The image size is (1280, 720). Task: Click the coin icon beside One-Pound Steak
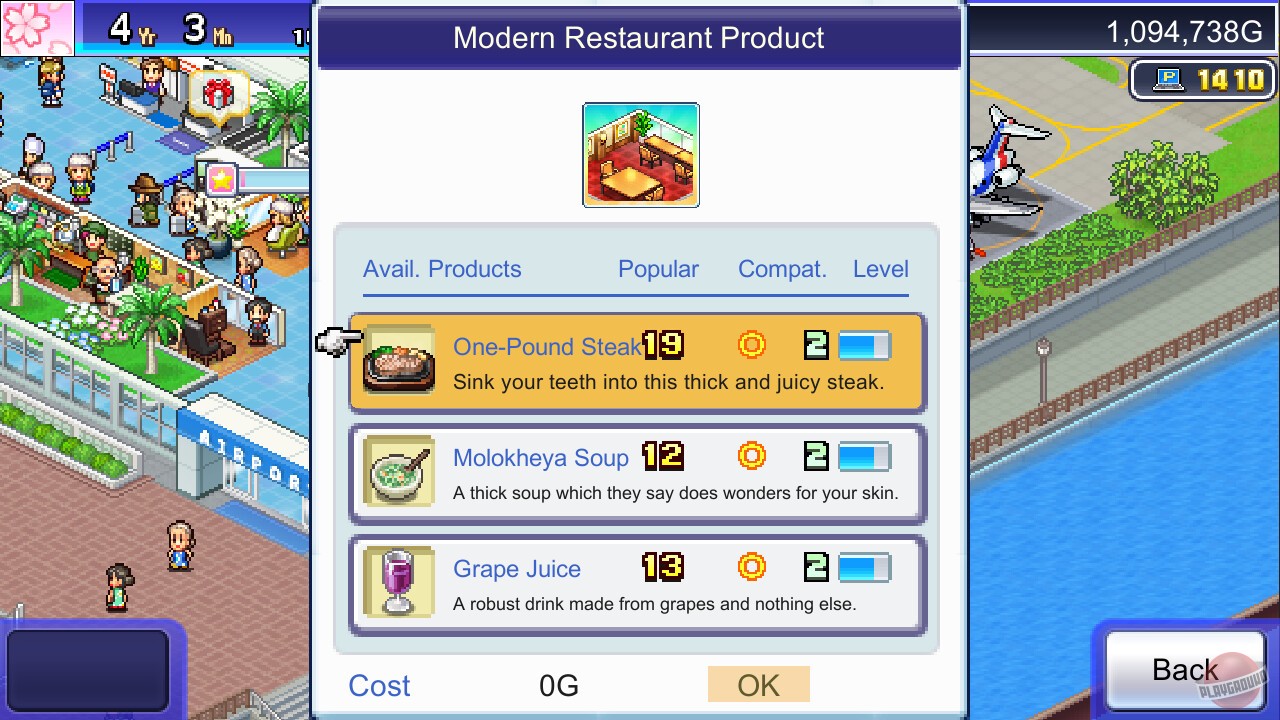pyautogui.click(x=751, y=345)
